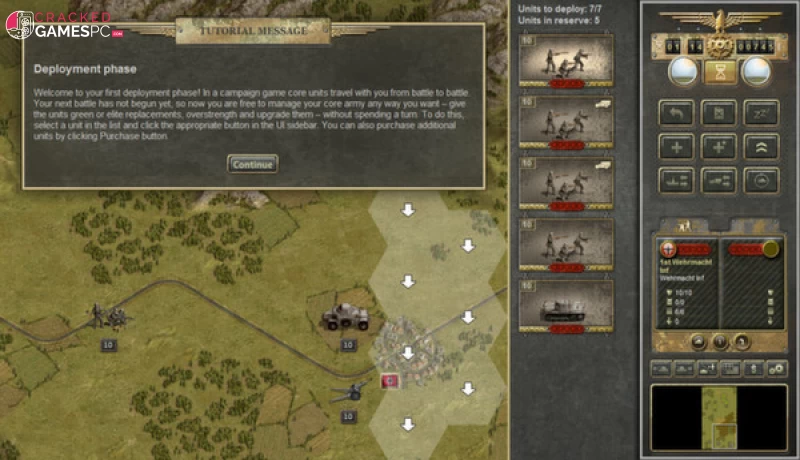Open the purchase screen with the dollar button
Screen dimensions: 800x460
(755, 369)
